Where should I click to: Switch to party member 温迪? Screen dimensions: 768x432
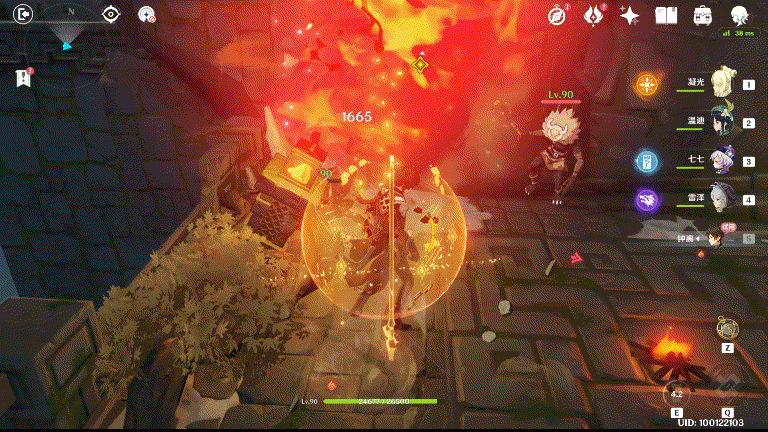coord(718,123)
